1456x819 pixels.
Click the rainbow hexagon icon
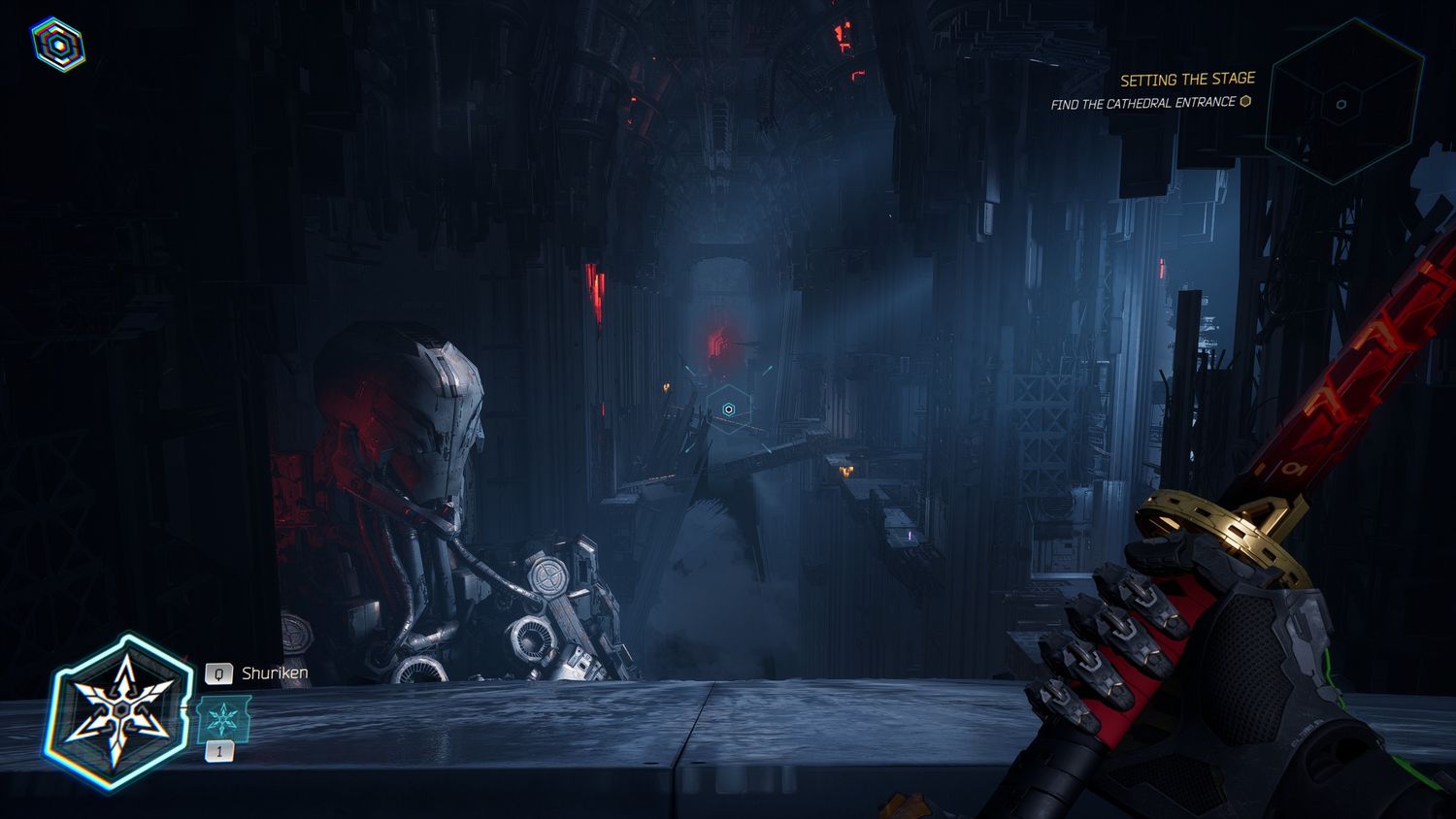click(x=58, y=45)
